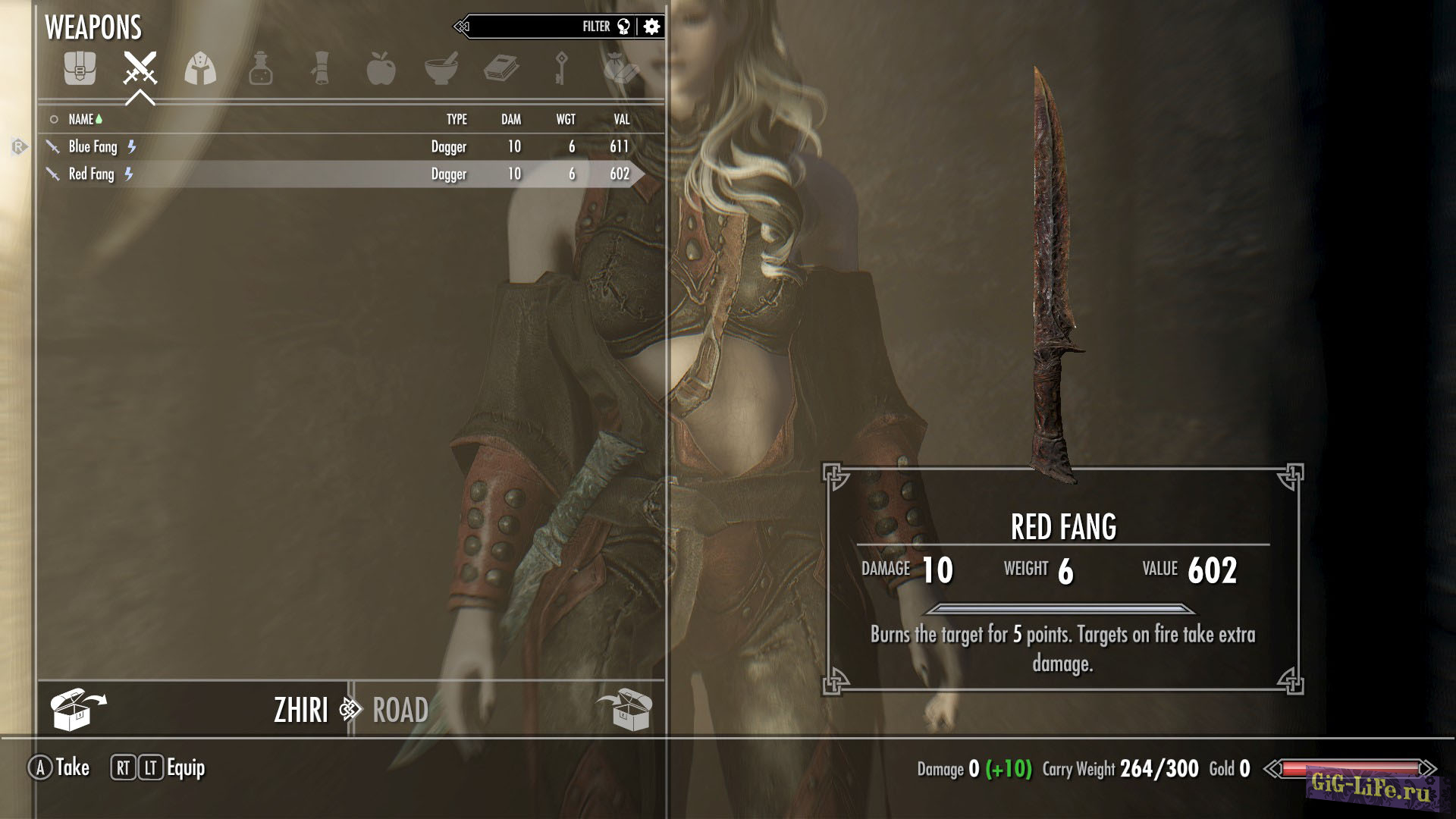Sort weapons by Type column
This screenshot has height=819, width=1456.
click(457, 119)
